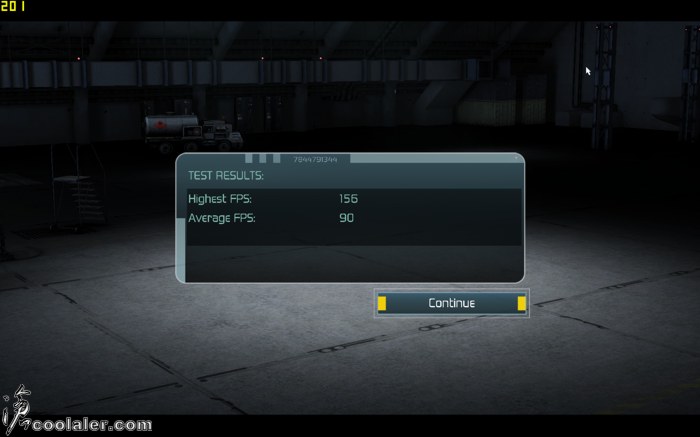Screen dimensions: 700x437
Task: Continue past the test results
Action: [x=451, y=303]
